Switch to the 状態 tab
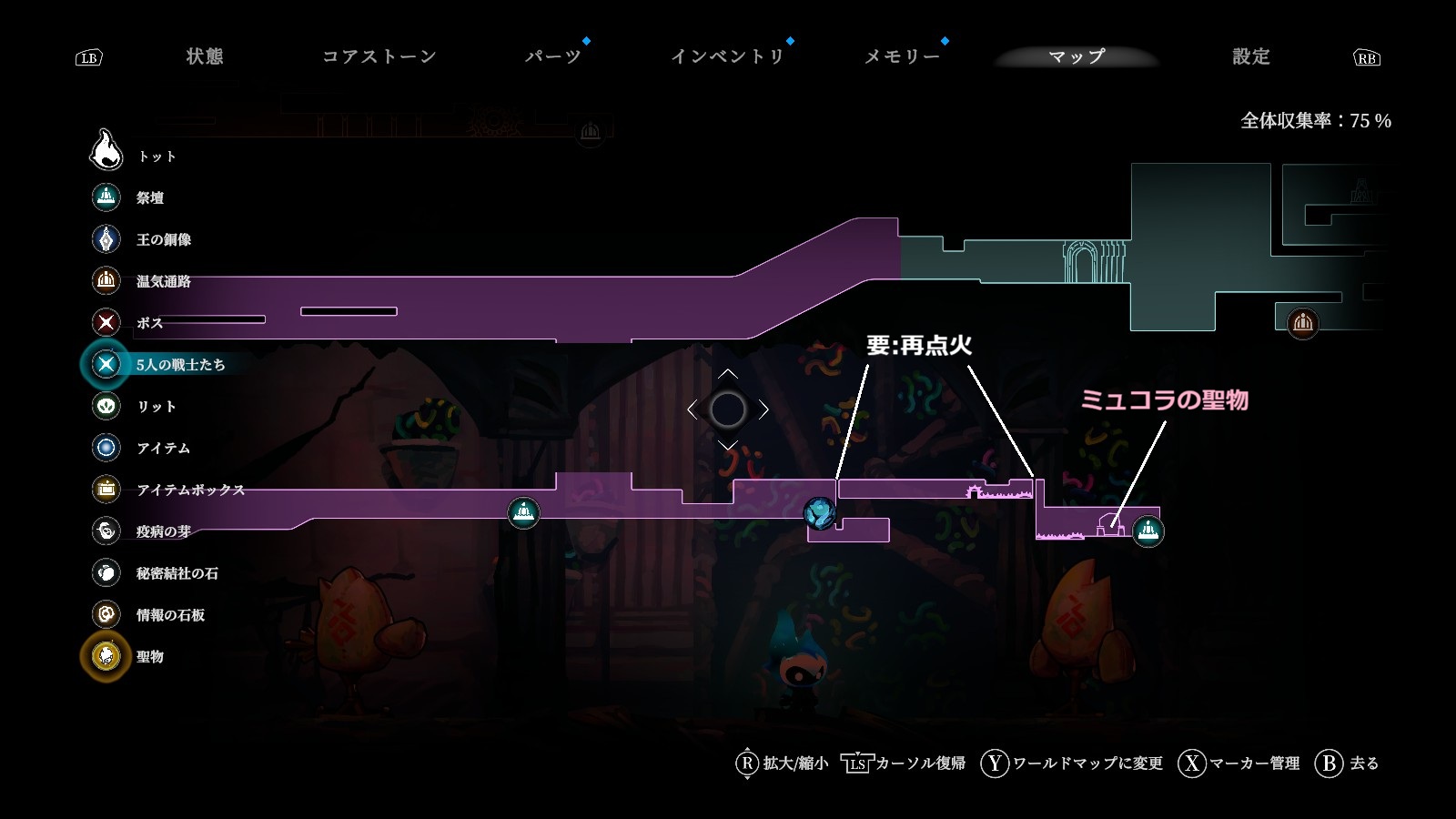Viewport: 1456px width, 819px height. click(205, 56)
